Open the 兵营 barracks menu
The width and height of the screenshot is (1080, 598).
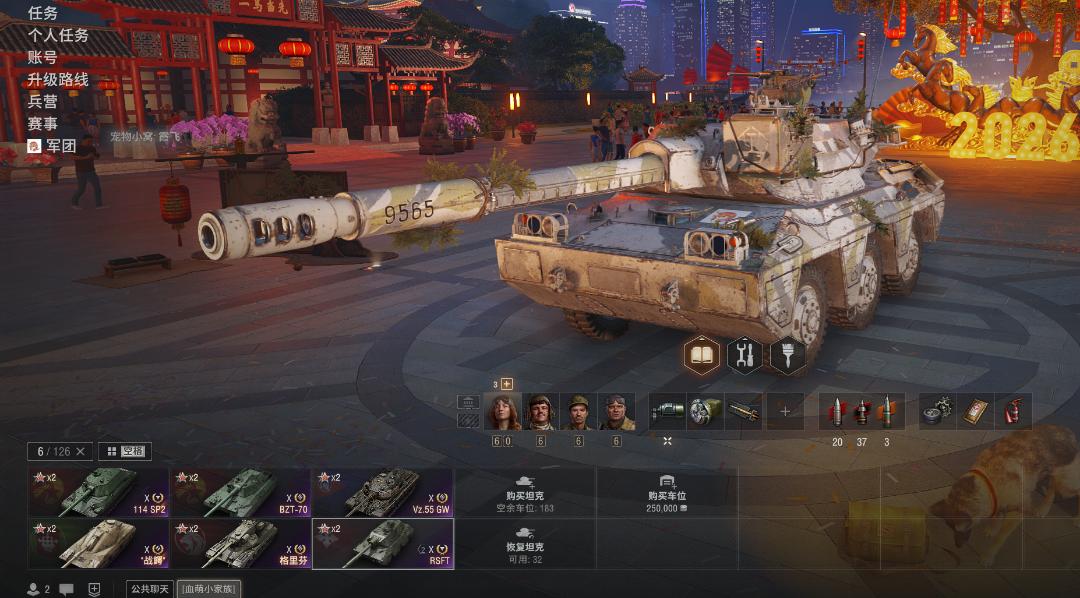click(x=43, y=101)
